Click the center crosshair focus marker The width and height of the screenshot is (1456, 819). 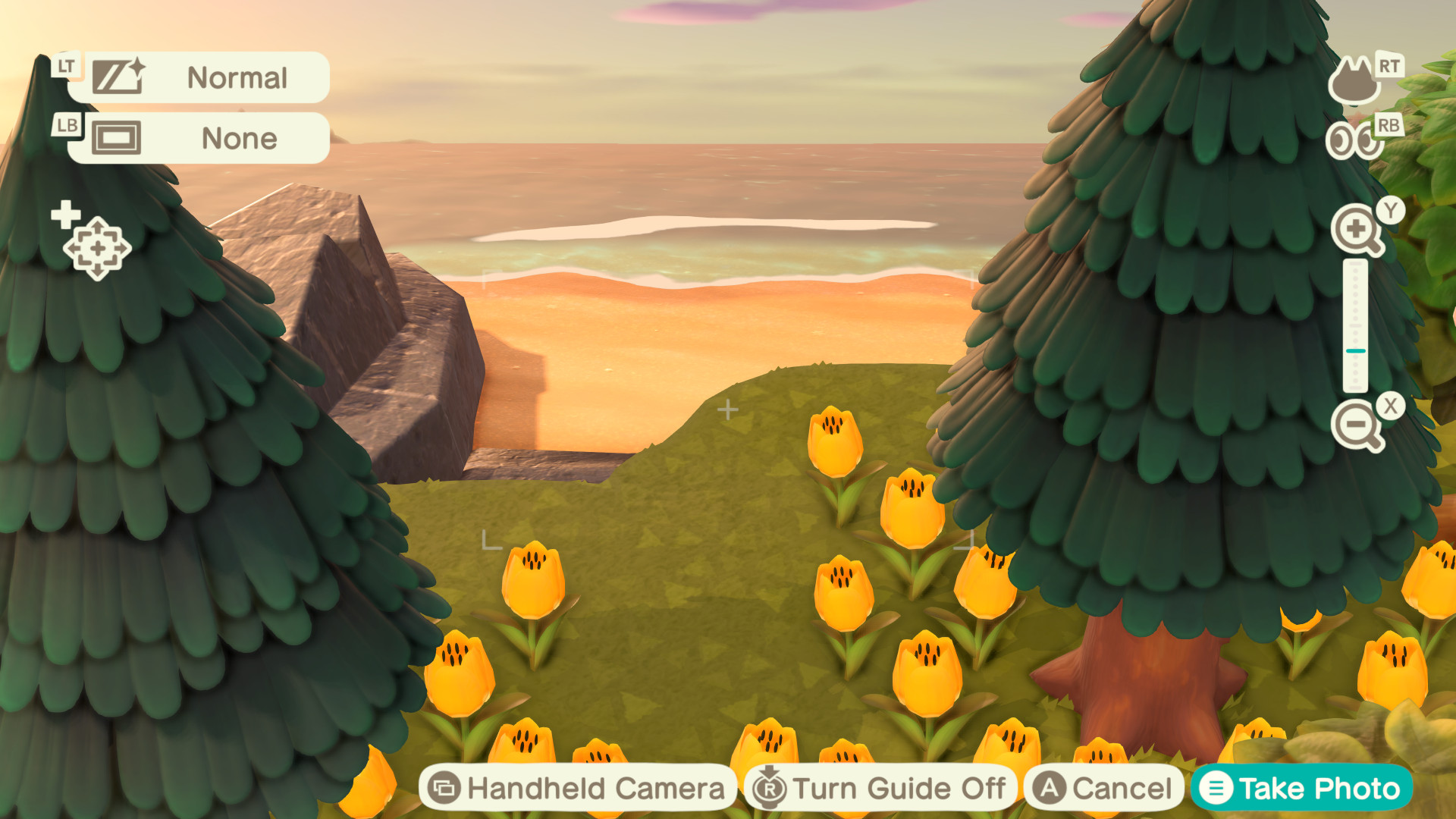click(x=729, y=409)
